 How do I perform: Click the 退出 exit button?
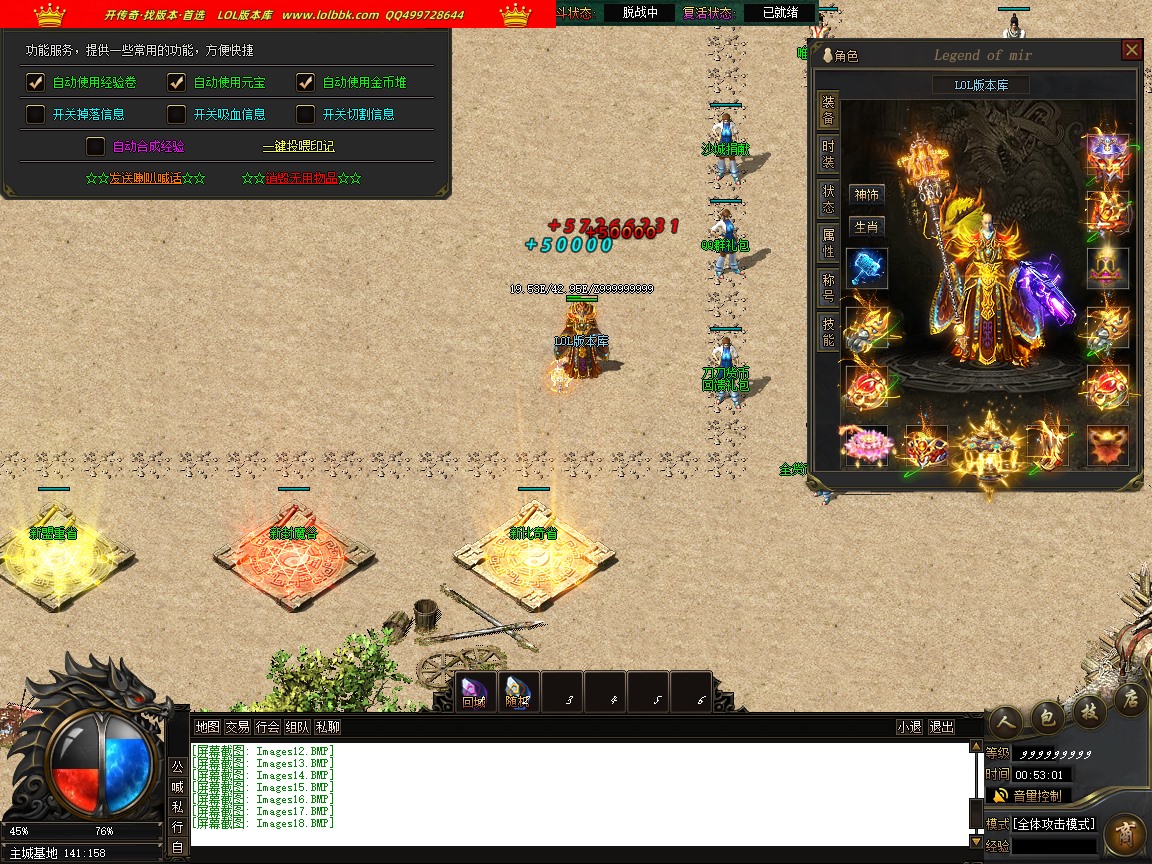point(941,727)
